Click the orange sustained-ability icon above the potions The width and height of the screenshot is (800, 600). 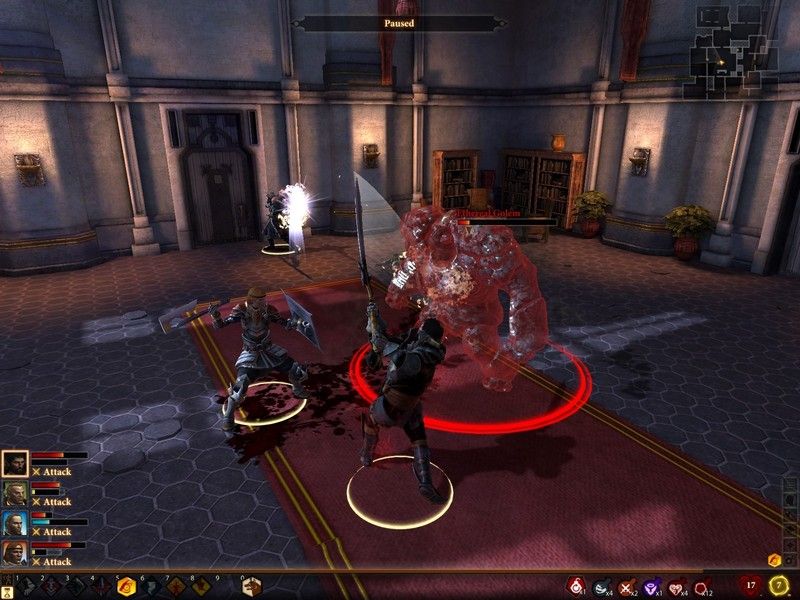point(774,559)
